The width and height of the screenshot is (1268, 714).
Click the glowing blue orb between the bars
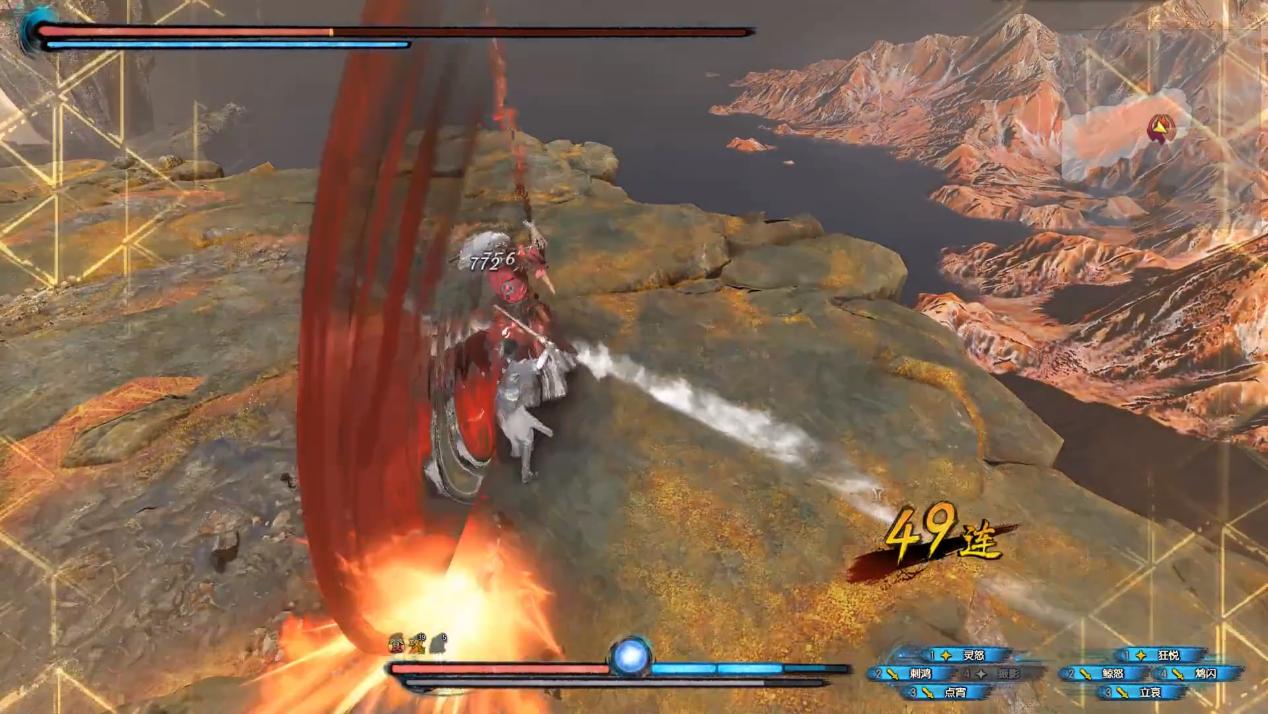pyautogui.click(x=631, y=657)
